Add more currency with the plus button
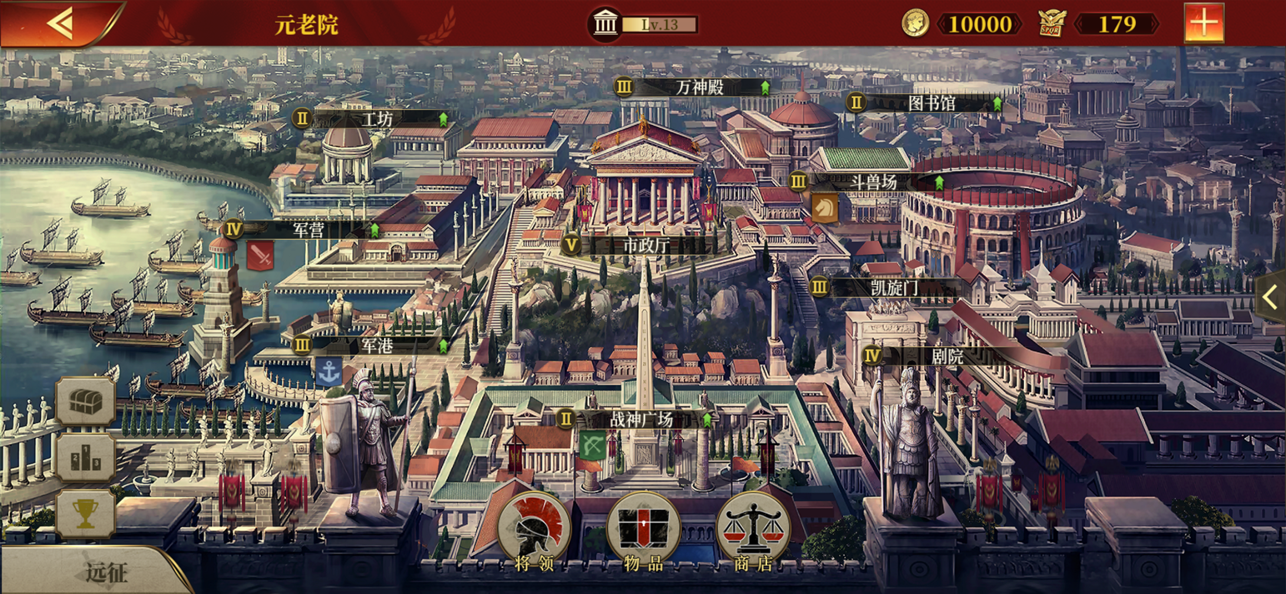This screenshot has height=594, width=1286. (x=1203, y=23)
